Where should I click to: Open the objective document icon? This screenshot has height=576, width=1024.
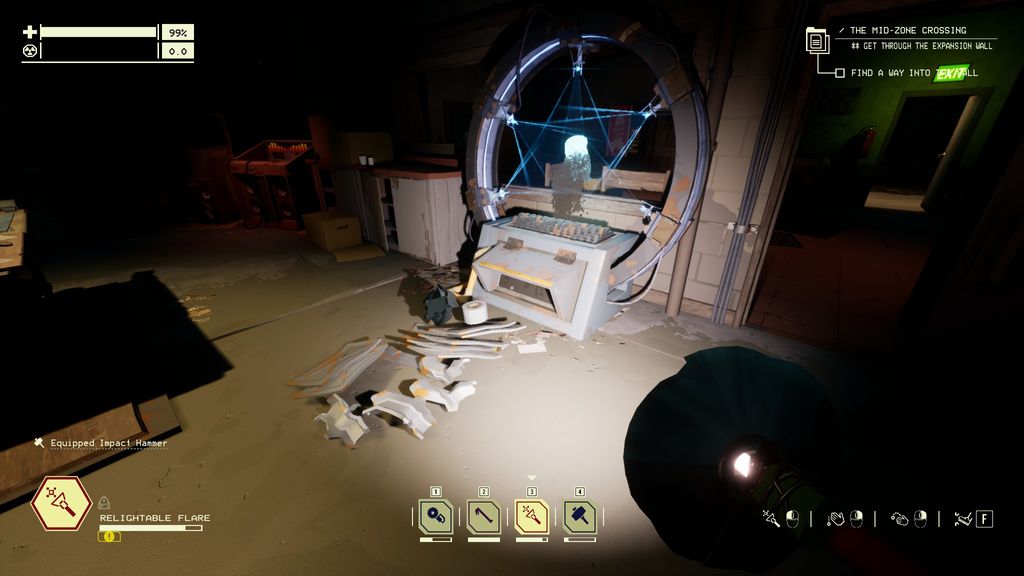pyautogui.click(x=819, y=41)
